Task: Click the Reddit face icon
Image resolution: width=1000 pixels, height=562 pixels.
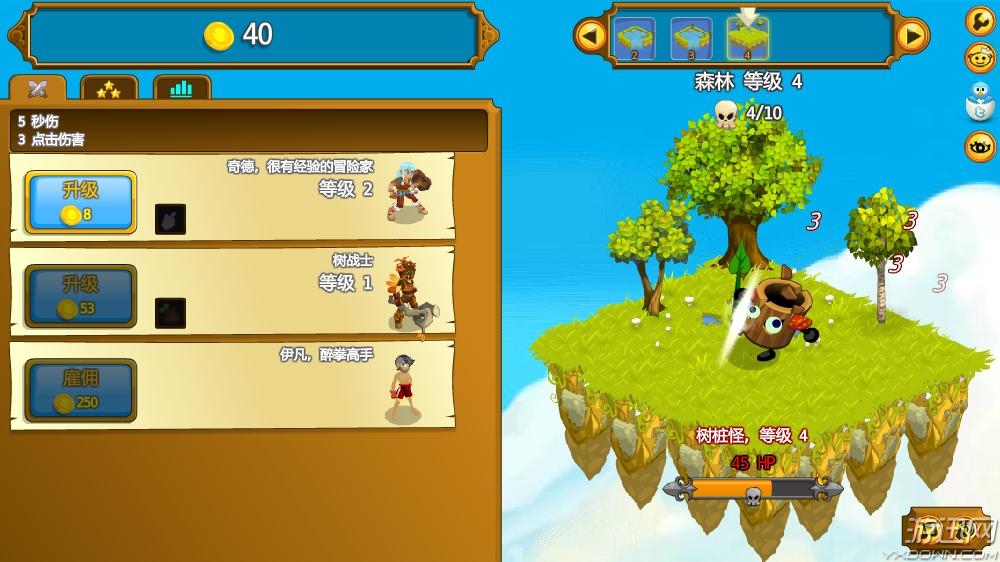Action: (x=979, y=59)
